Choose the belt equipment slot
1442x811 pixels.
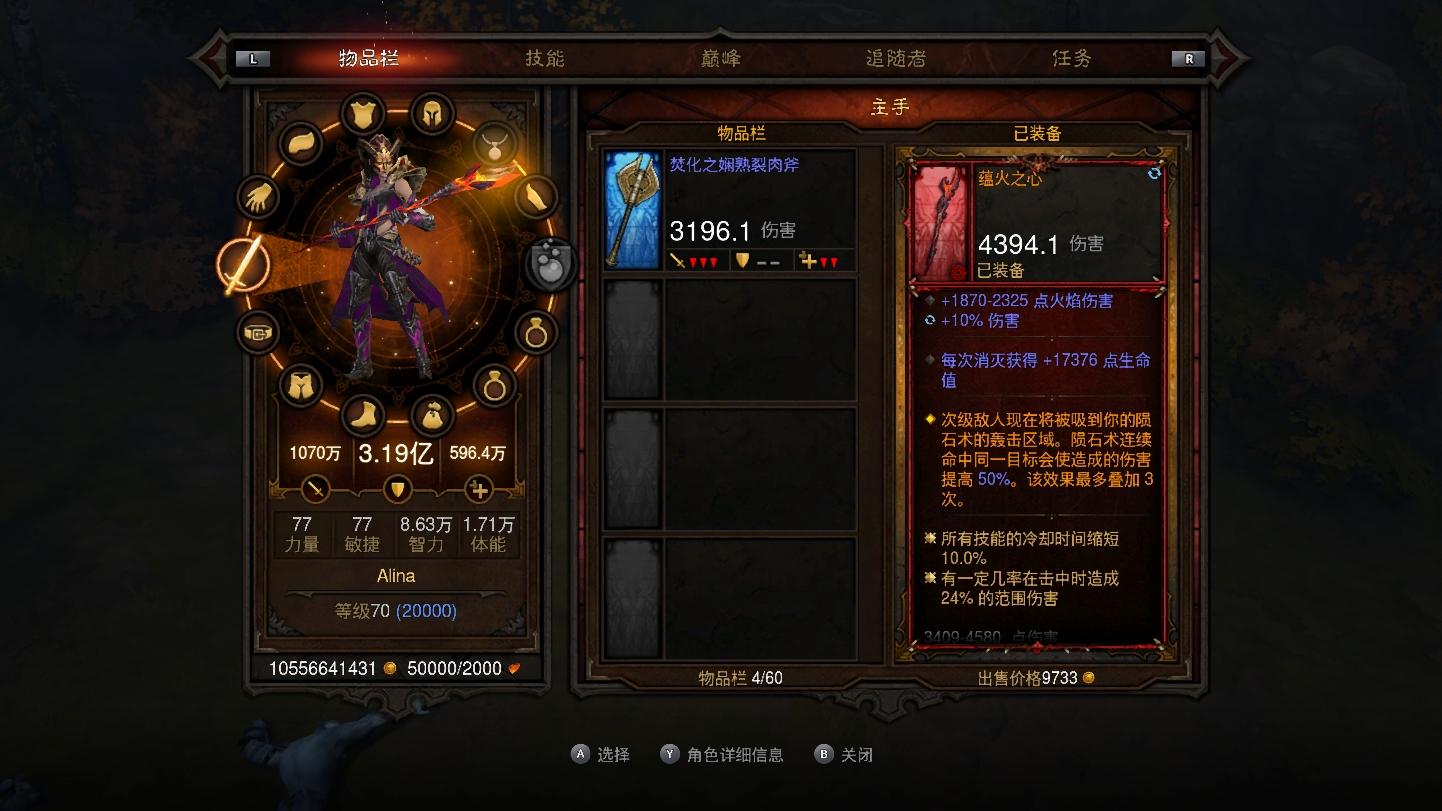[260, 333]
